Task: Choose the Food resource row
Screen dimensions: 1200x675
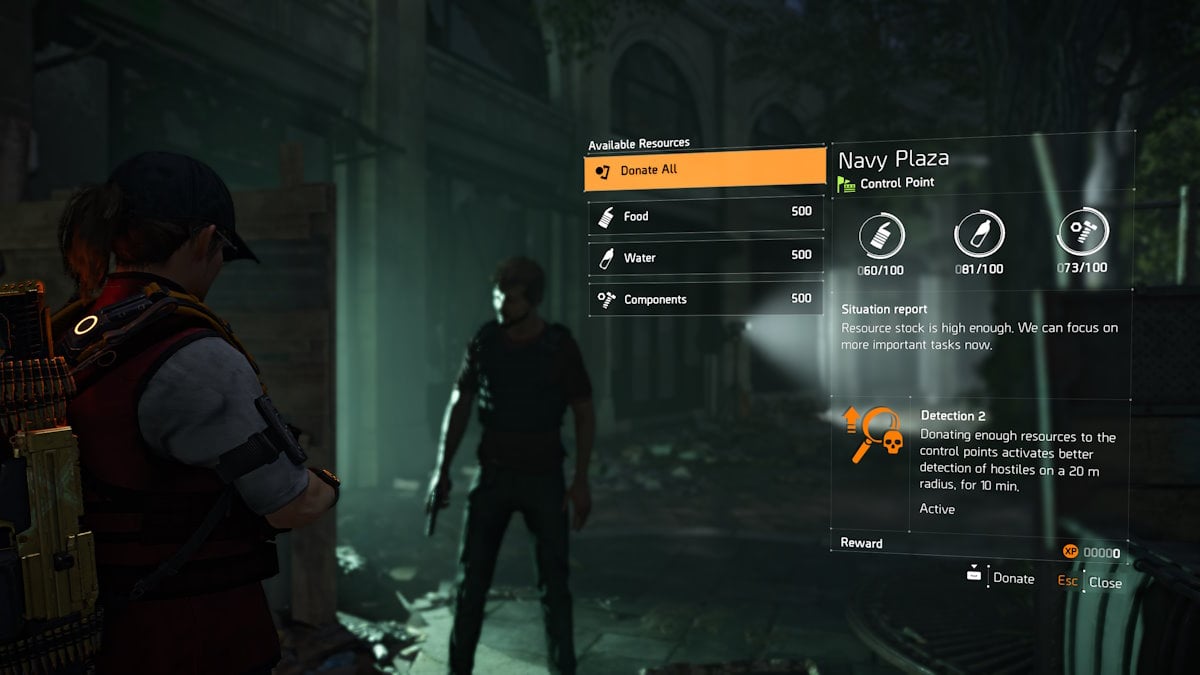Action: click(x=704, y=216)
